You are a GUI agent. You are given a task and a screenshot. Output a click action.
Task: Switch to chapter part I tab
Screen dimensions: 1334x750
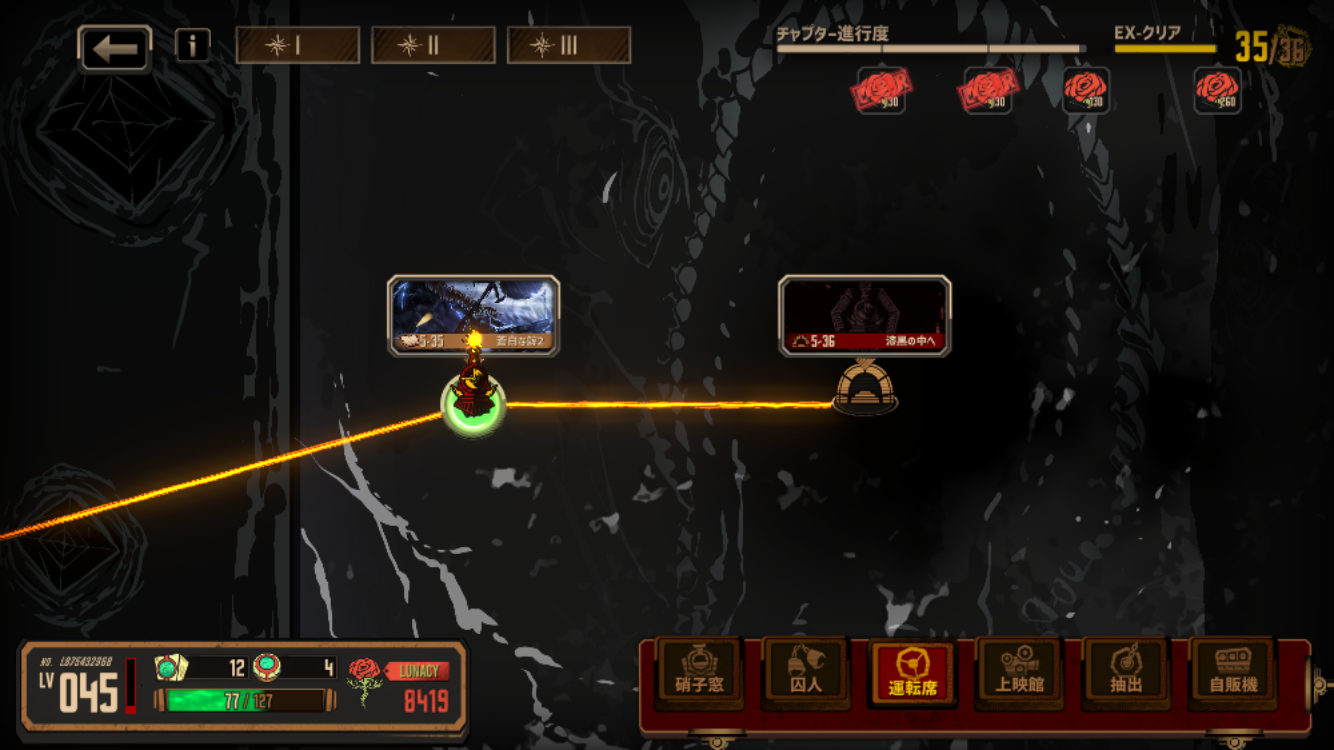pyautogui.click(x=297, y=45)
